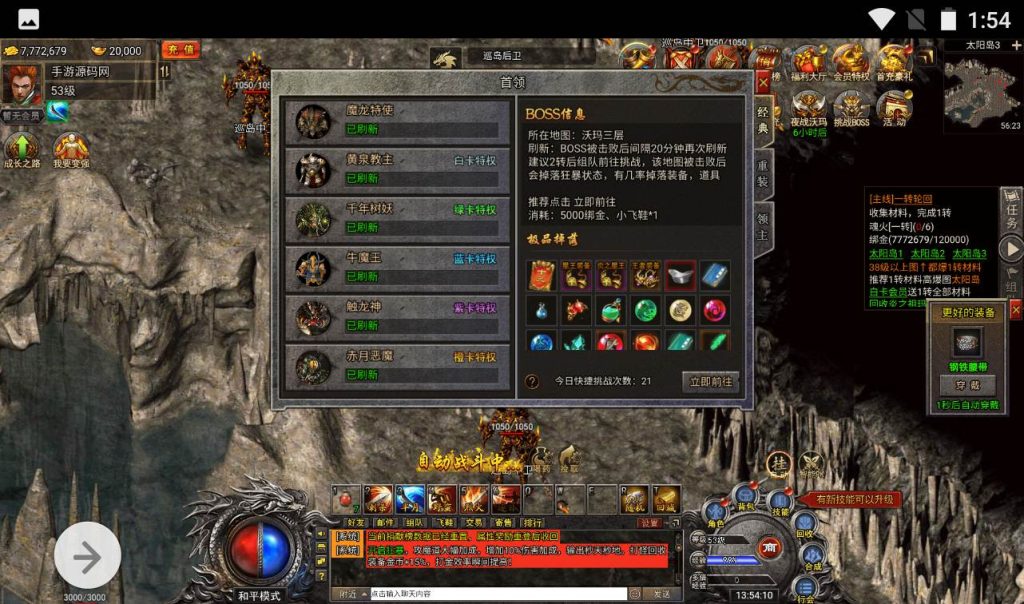This screenshot has height=604, width=1024.
Task: Tap the 我要变强 power-up icon
Action: pyautogui.click(x=71, y=152)
